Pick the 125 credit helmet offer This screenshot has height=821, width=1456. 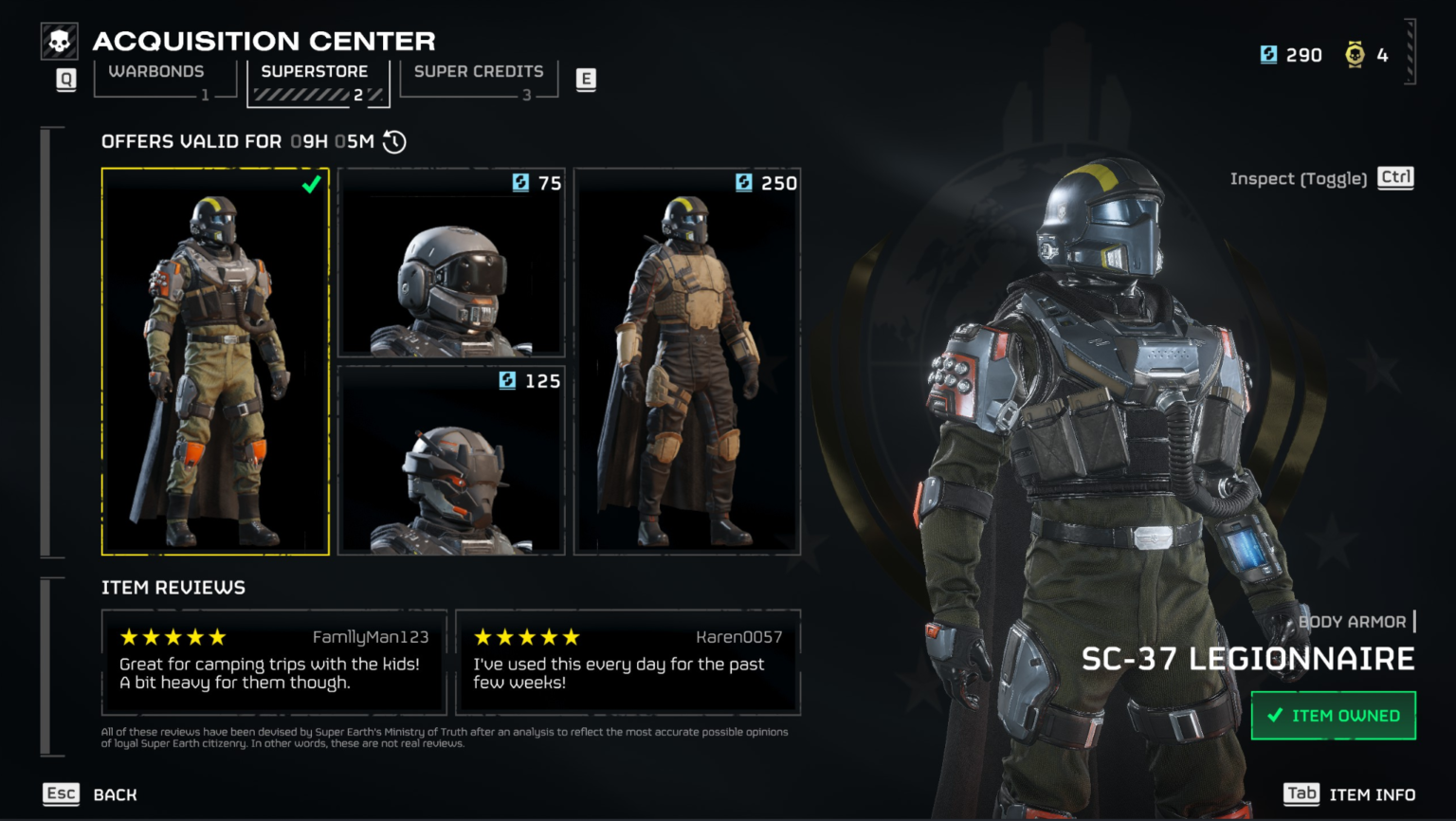pyautogui.click(x=451, y=460)
